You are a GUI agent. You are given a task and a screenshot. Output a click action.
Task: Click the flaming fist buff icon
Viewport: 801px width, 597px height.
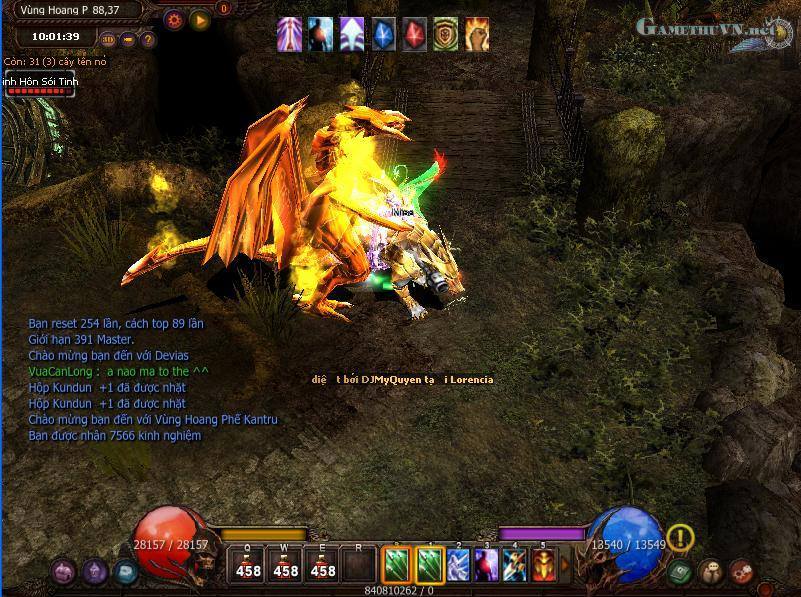coord(476,35)
